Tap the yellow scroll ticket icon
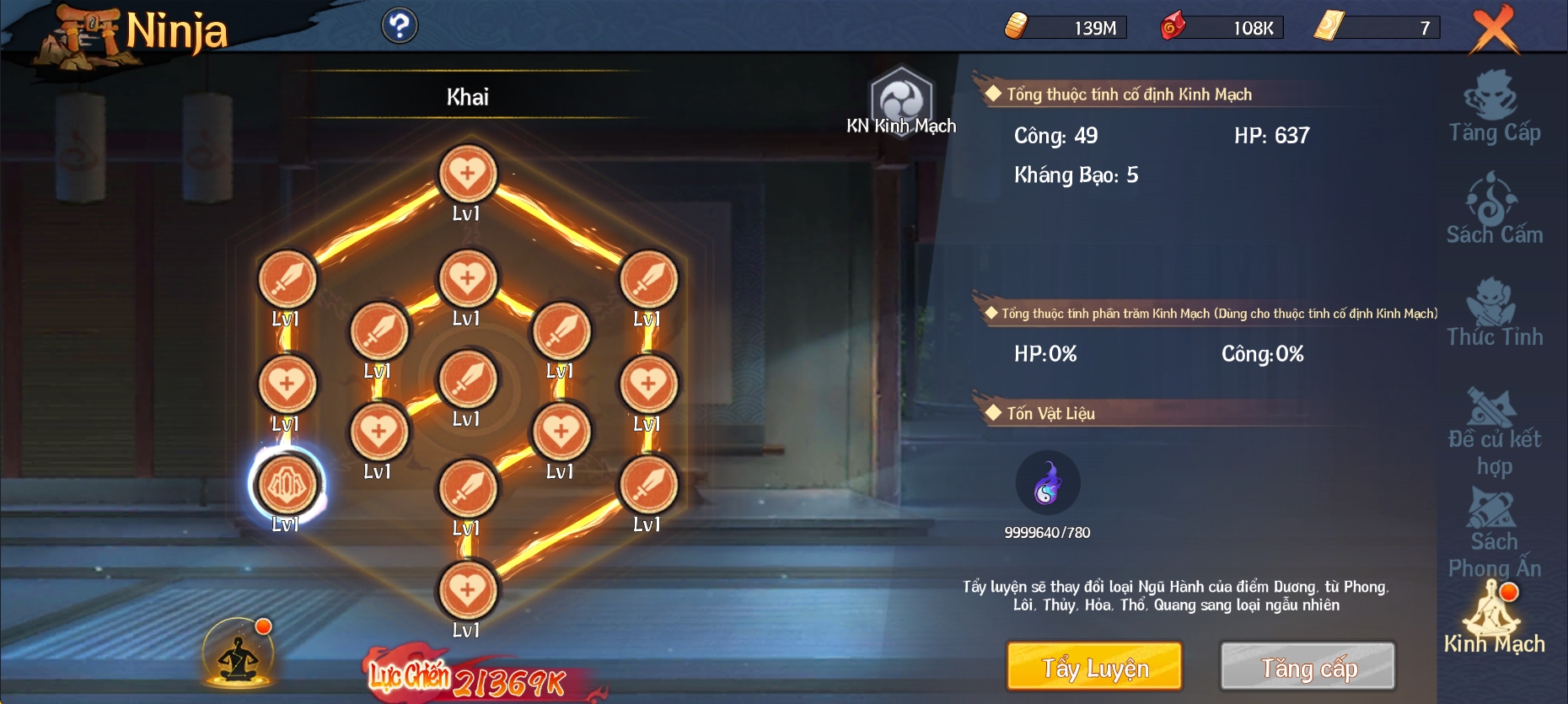 click(x=1329, y=26)
